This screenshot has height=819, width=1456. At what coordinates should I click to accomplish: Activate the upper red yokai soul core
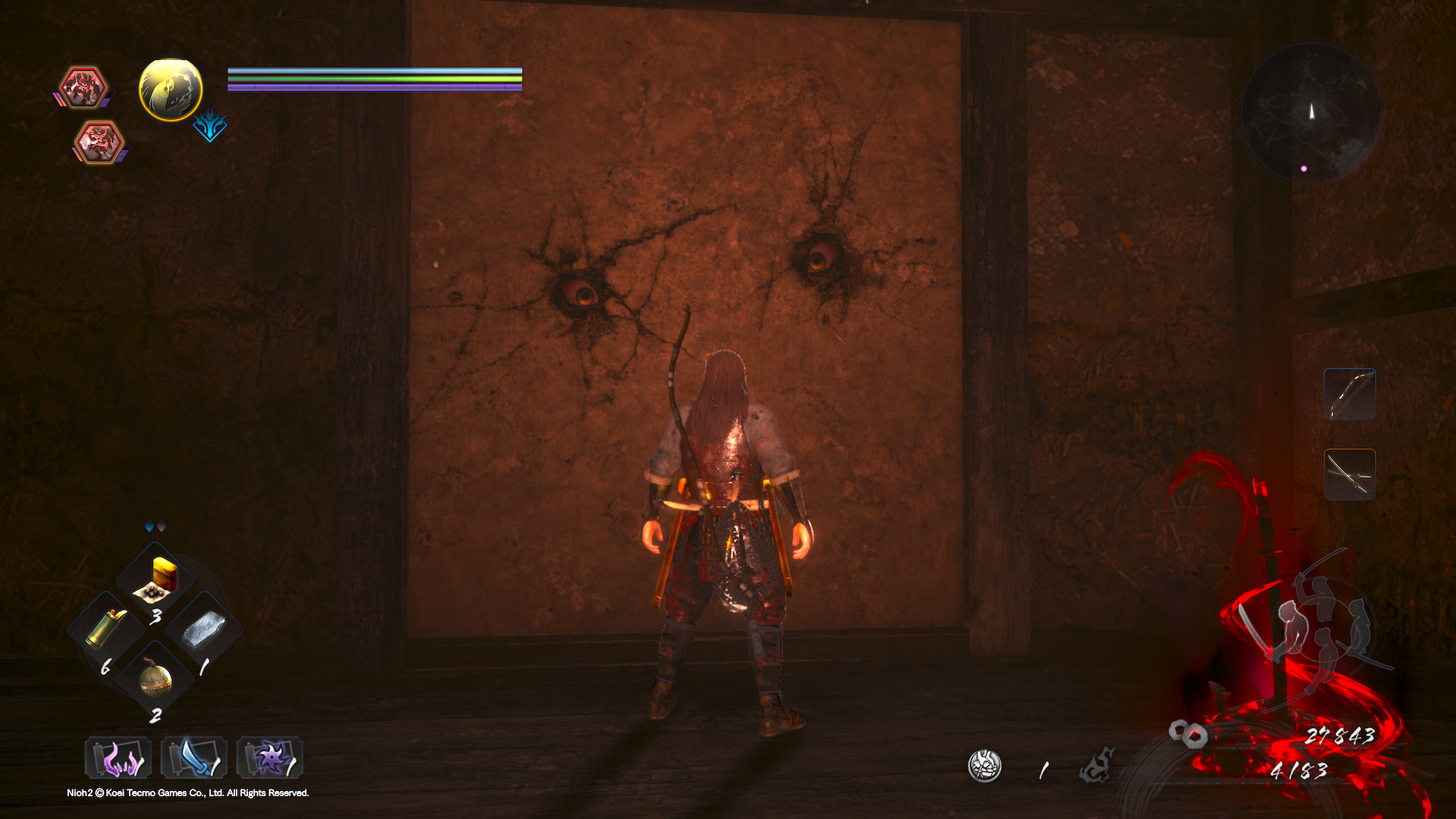(83, 86)
